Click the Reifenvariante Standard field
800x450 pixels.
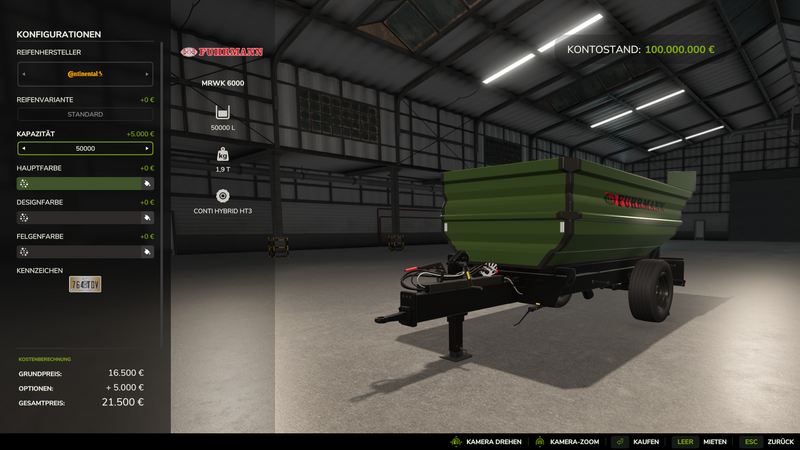[x=85, y=114]
